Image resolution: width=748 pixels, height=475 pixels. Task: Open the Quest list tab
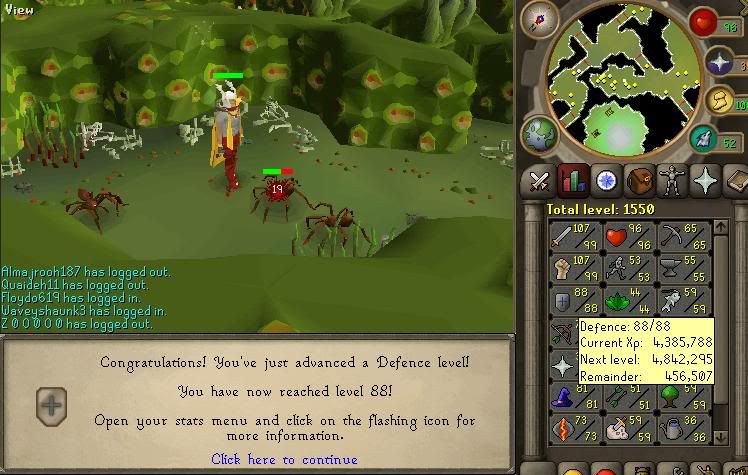(x=605, y=181)
